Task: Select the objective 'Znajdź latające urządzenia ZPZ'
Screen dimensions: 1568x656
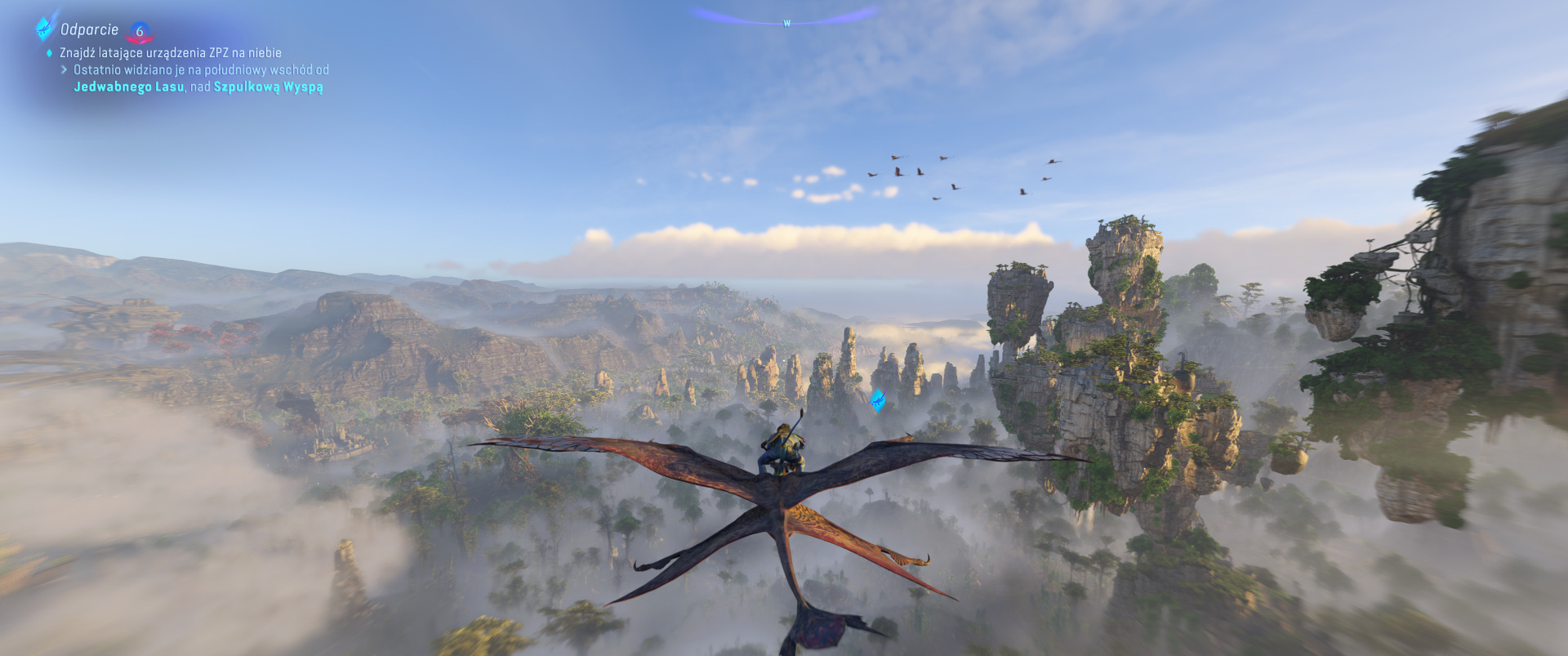Action: 170,53
